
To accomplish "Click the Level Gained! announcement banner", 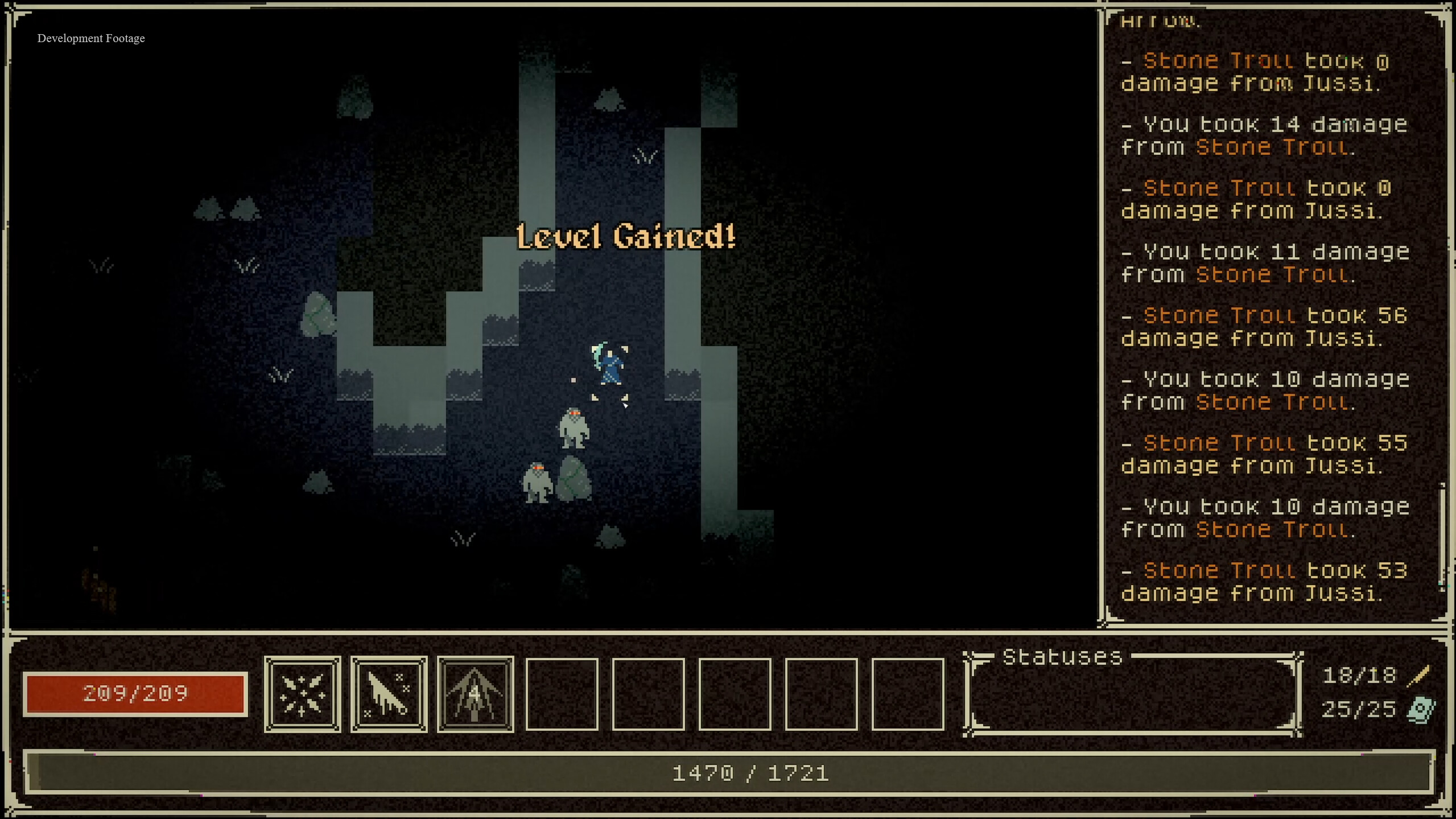I will (626, 237).
